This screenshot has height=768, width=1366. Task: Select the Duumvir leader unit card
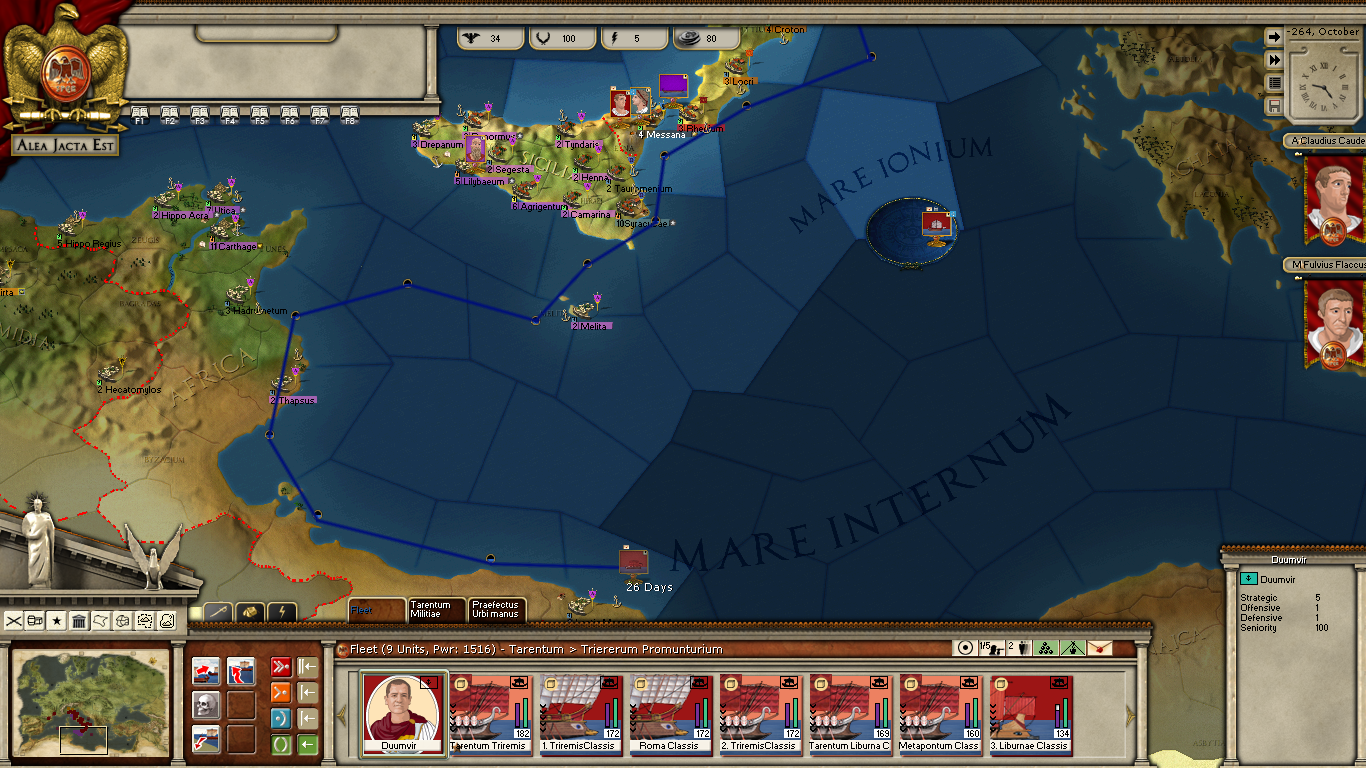404,712
